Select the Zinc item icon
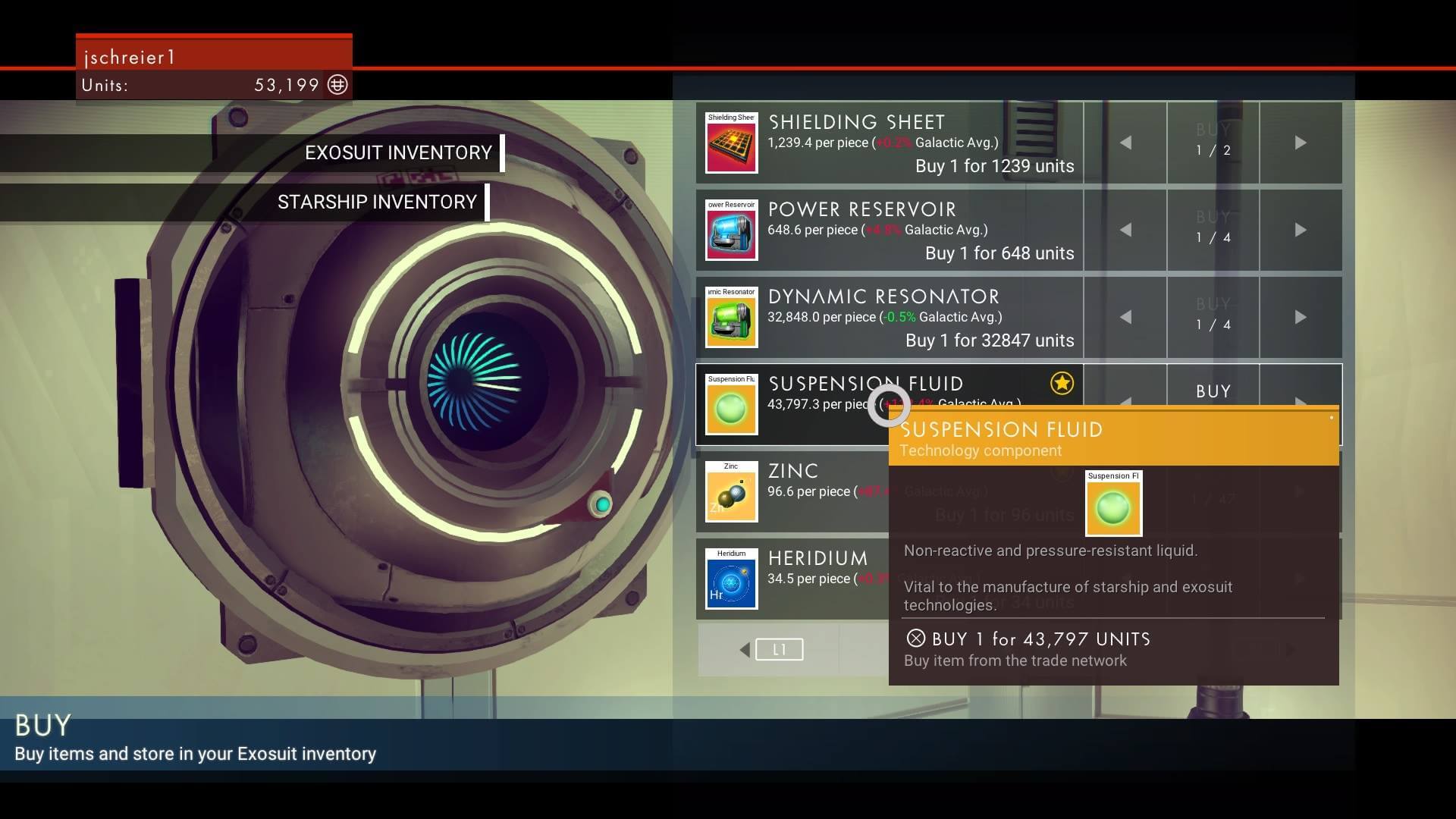 (x=731, y=492)
